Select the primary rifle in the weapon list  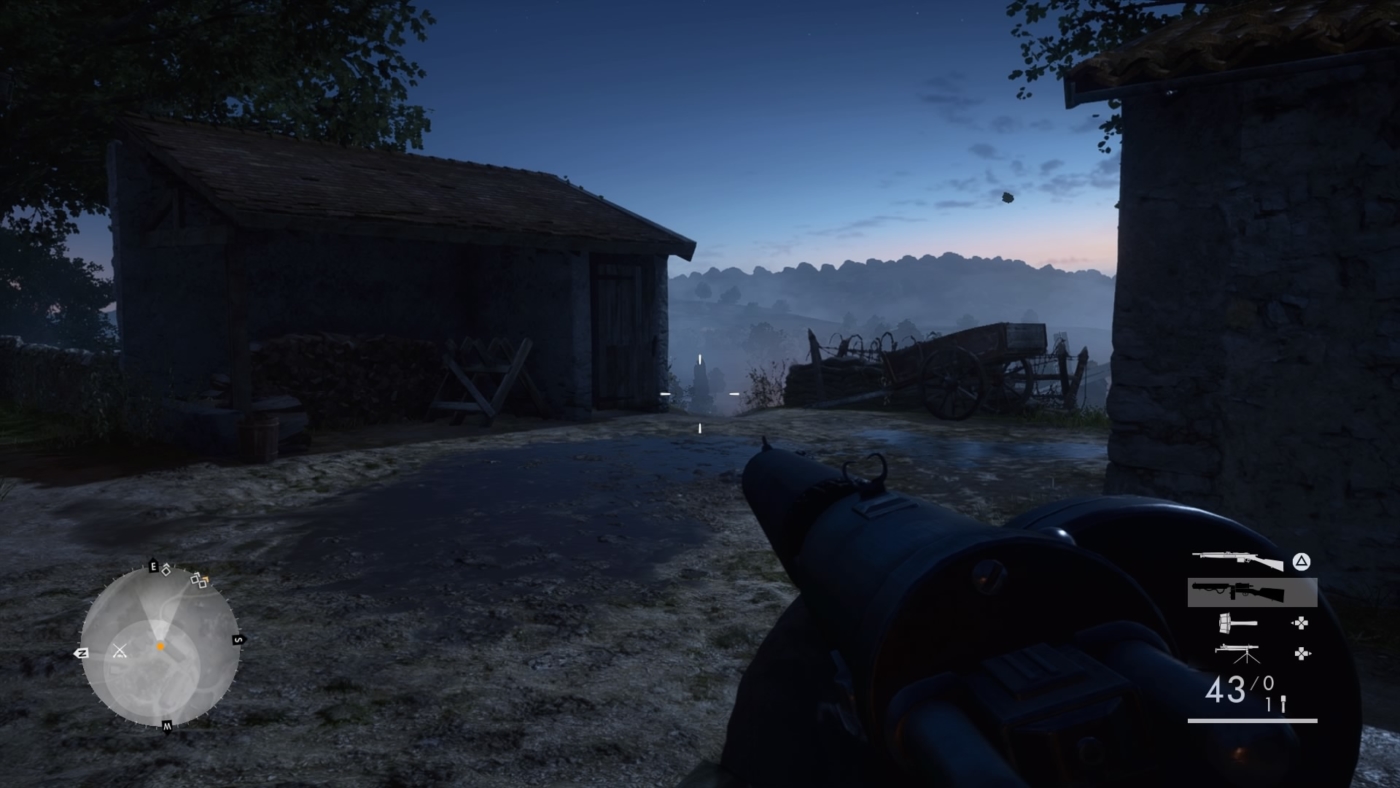pyautogui.click(x=1238, y=560)
